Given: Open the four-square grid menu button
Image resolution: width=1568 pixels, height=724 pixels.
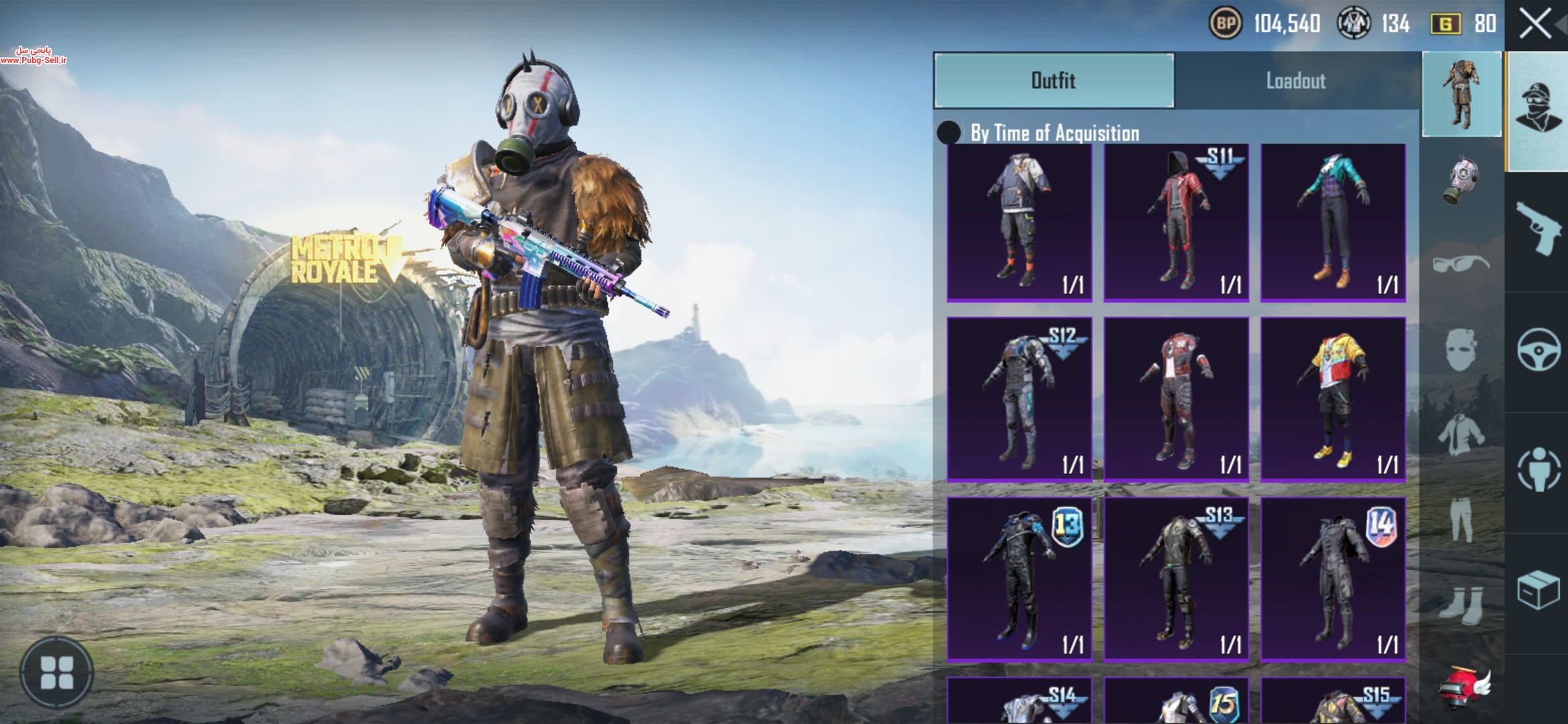Looking at the screenshot, I should point(57,672).
